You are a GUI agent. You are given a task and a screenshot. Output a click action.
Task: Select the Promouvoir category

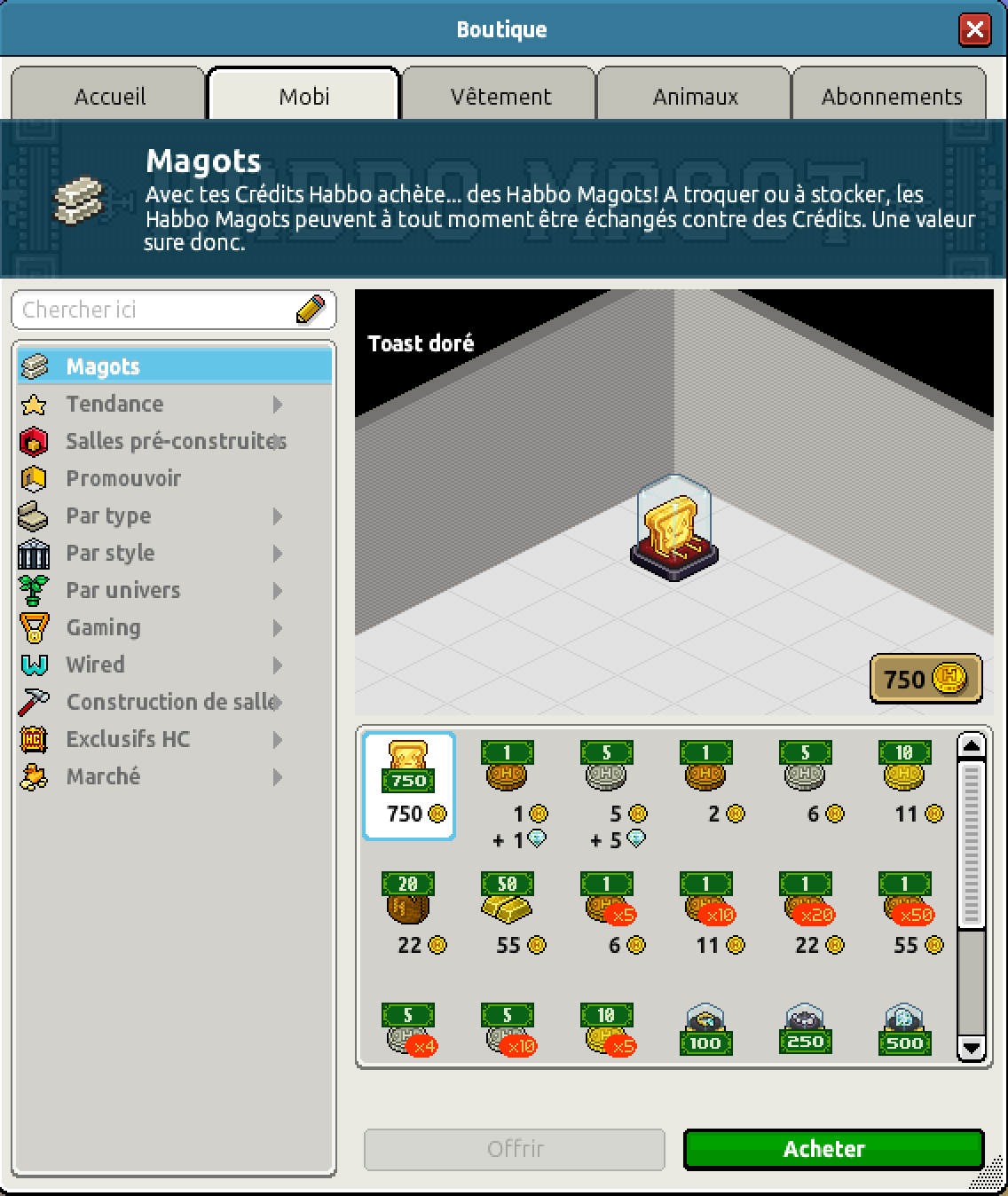(123, 478)
